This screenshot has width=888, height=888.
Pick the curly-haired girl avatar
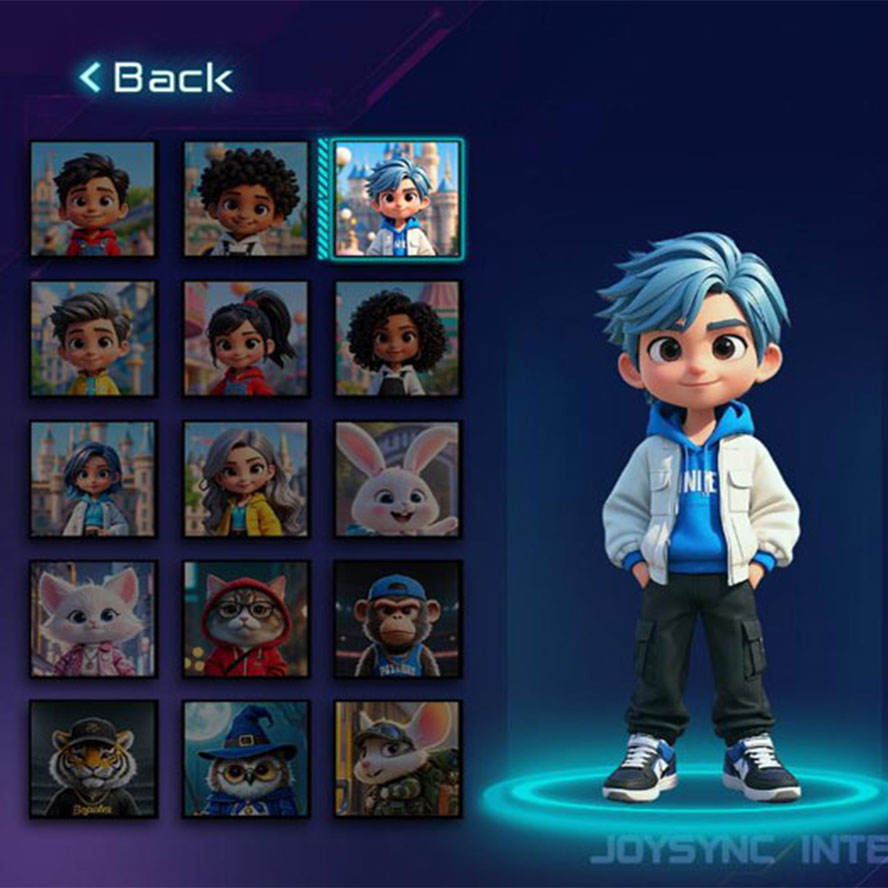397,338
